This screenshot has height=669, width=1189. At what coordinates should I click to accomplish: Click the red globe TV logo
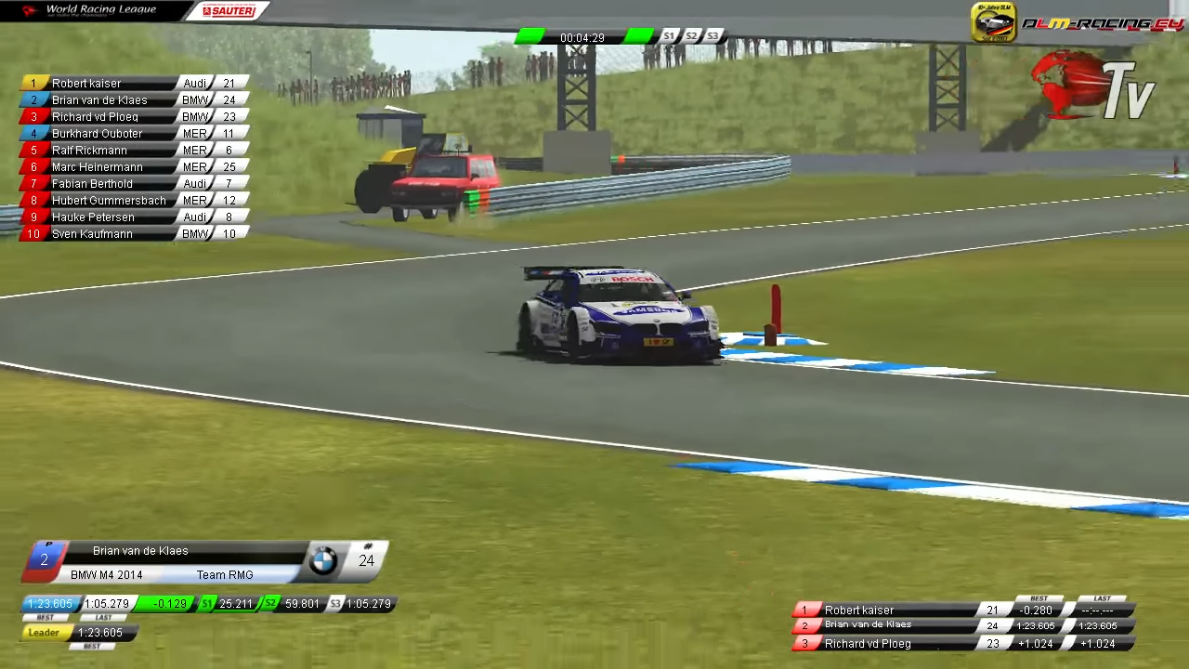click(x=1092, y=86)
